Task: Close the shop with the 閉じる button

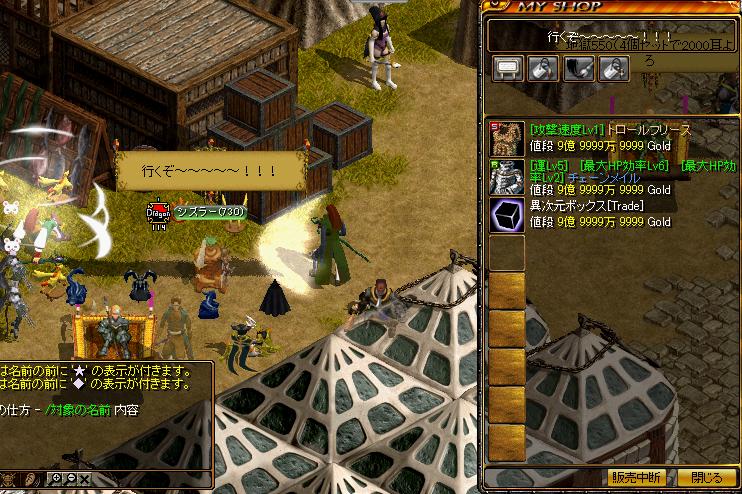Action: tap(706, 477)
